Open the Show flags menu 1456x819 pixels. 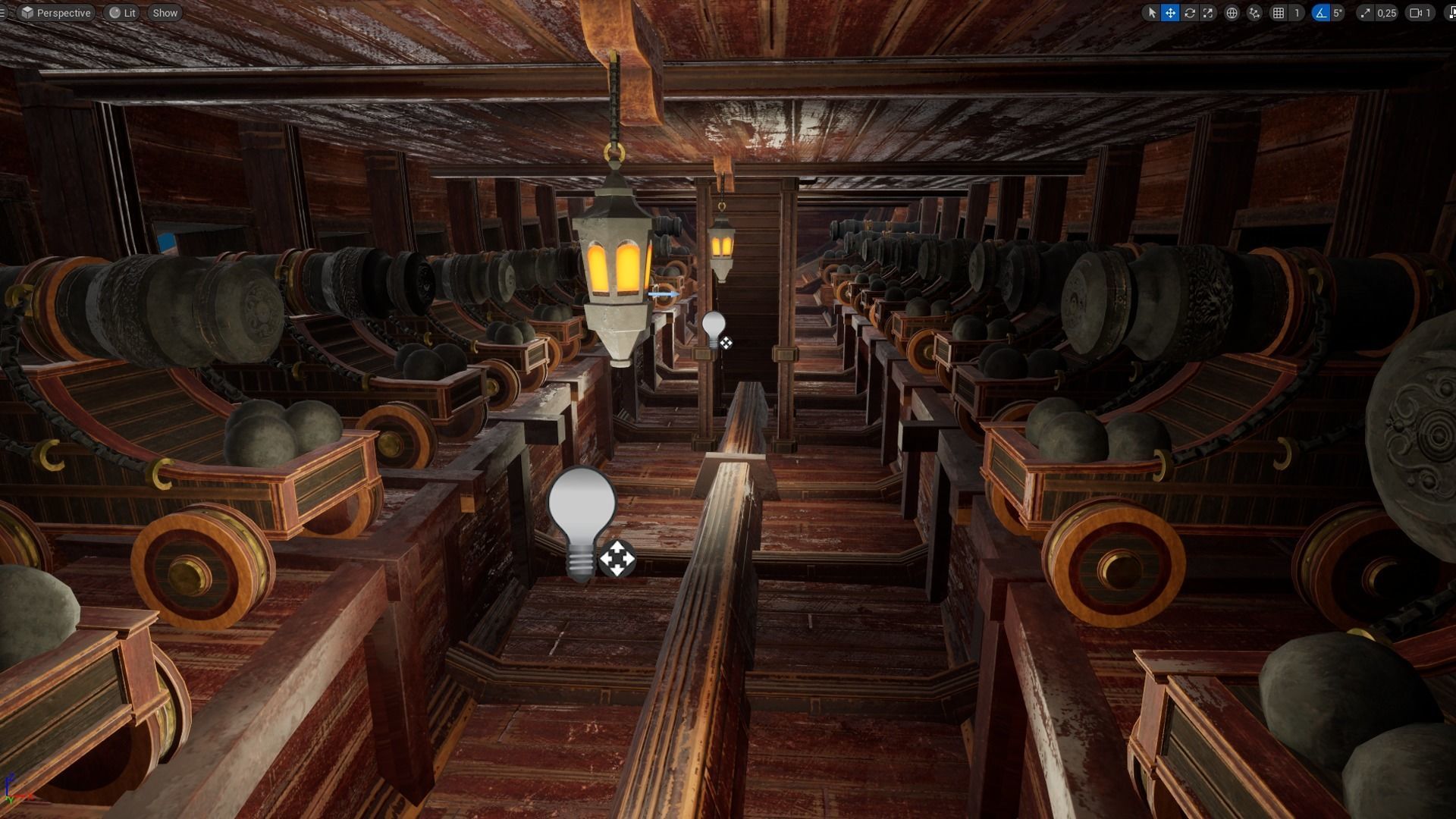coord(165,13)
